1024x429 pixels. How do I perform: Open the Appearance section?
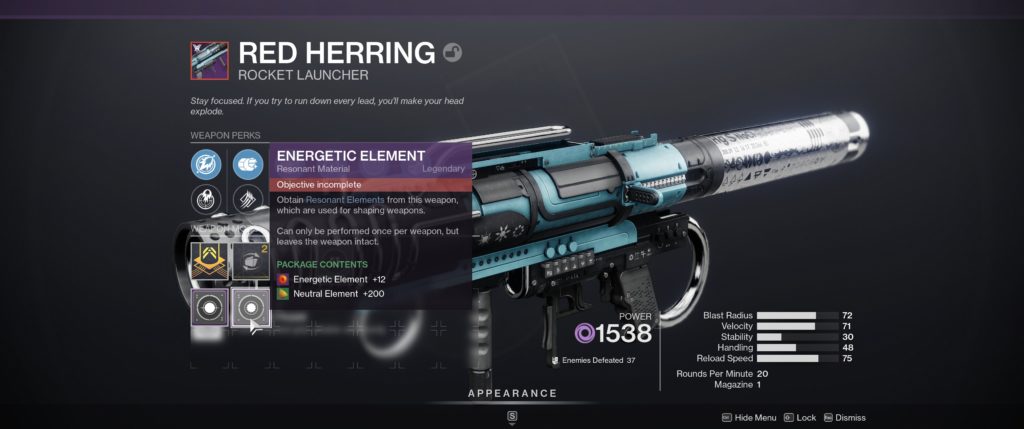[512, 393]
